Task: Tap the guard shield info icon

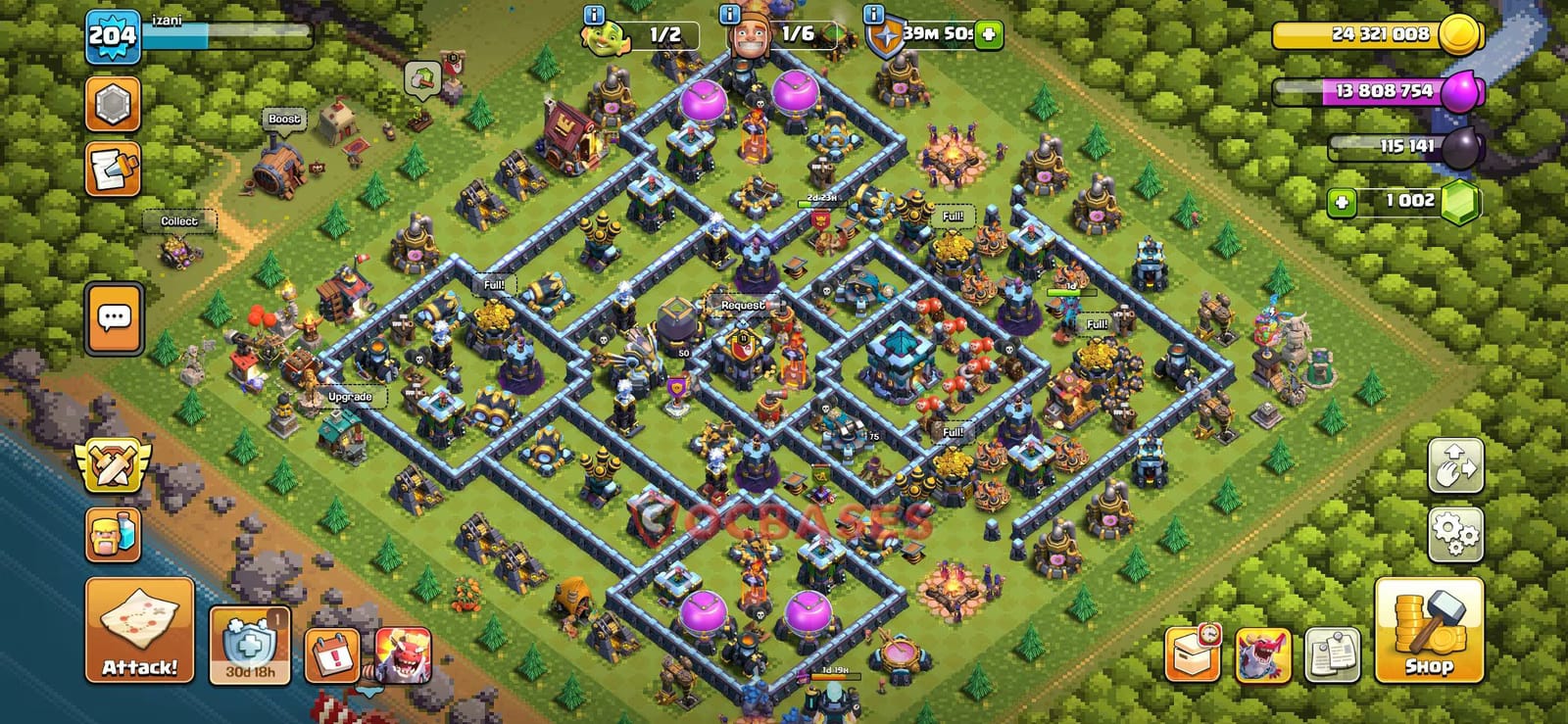Action: click(x=871, y=15)
